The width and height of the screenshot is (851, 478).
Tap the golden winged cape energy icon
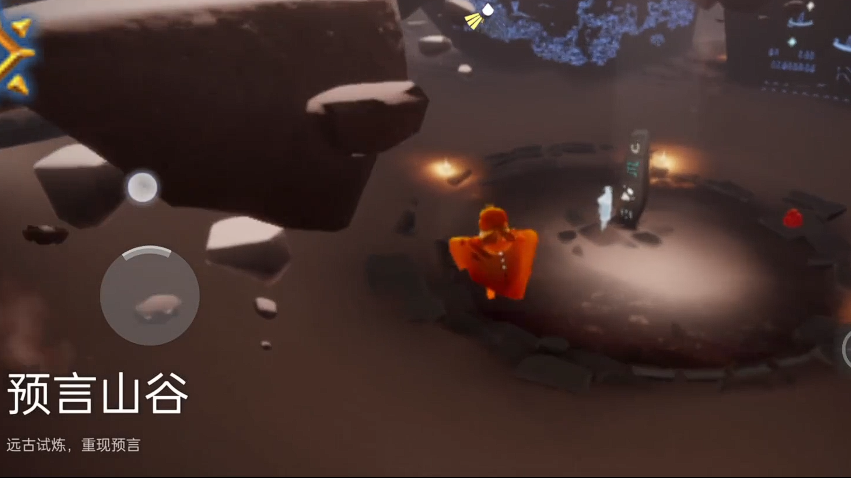click(14, 55)
